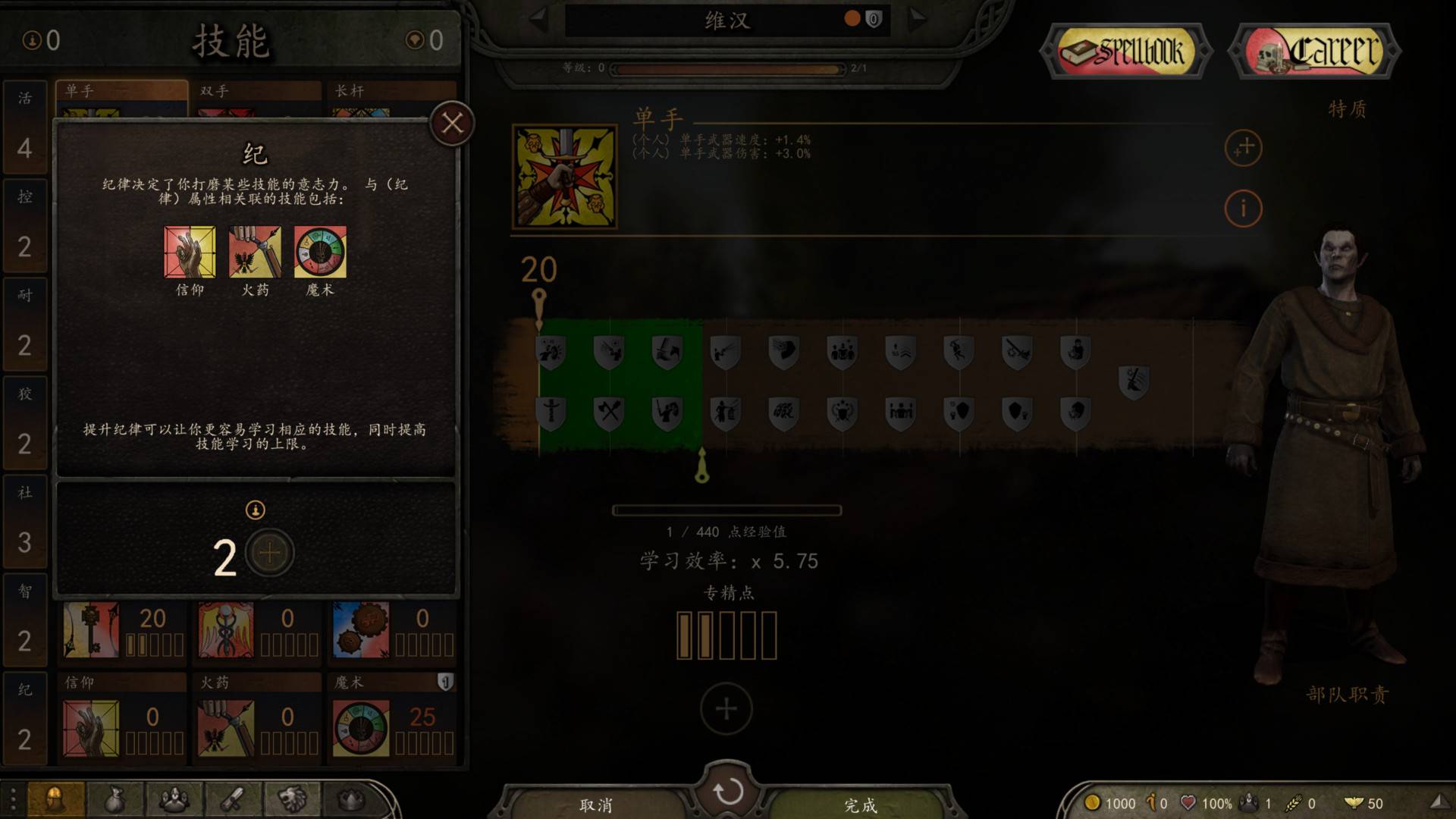Screen dimensions: 1456x819
Task: Toggle the info circle beside 单手
Action: 1242,206
